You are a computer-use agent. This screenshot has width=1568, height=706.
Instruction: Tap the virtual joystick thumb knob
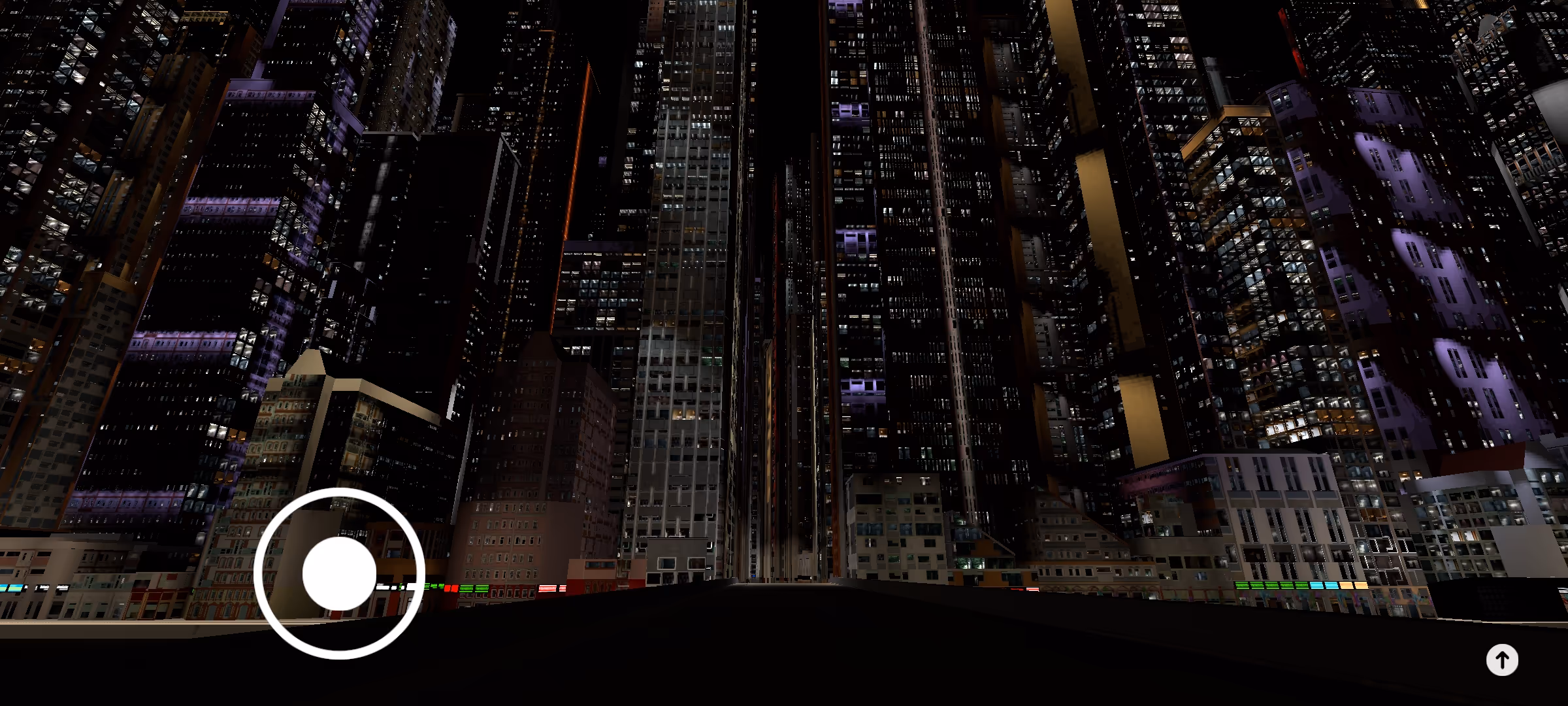339,573
